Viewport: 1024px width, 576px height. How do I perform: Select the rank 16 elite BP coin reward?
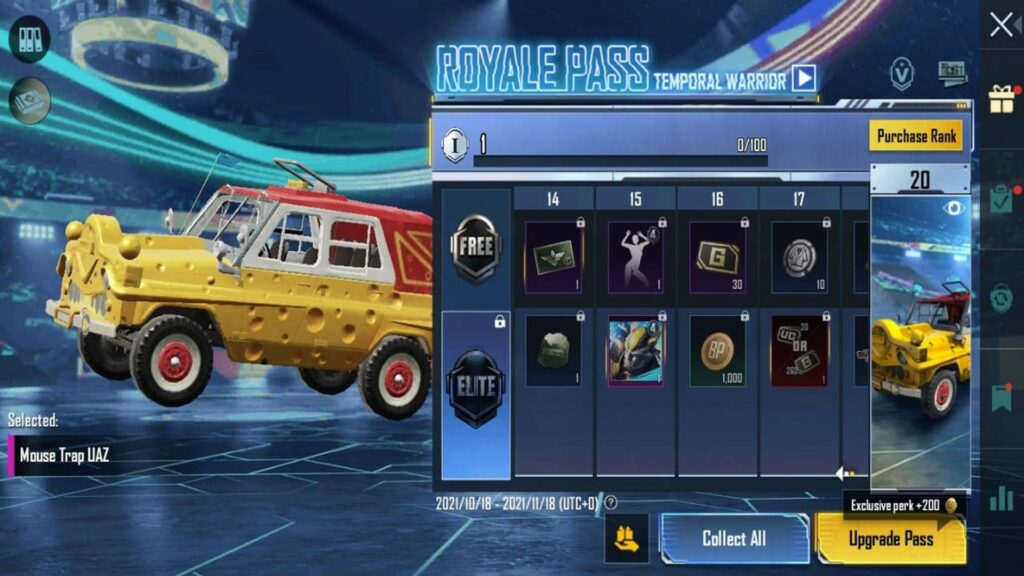pos(717,352)
